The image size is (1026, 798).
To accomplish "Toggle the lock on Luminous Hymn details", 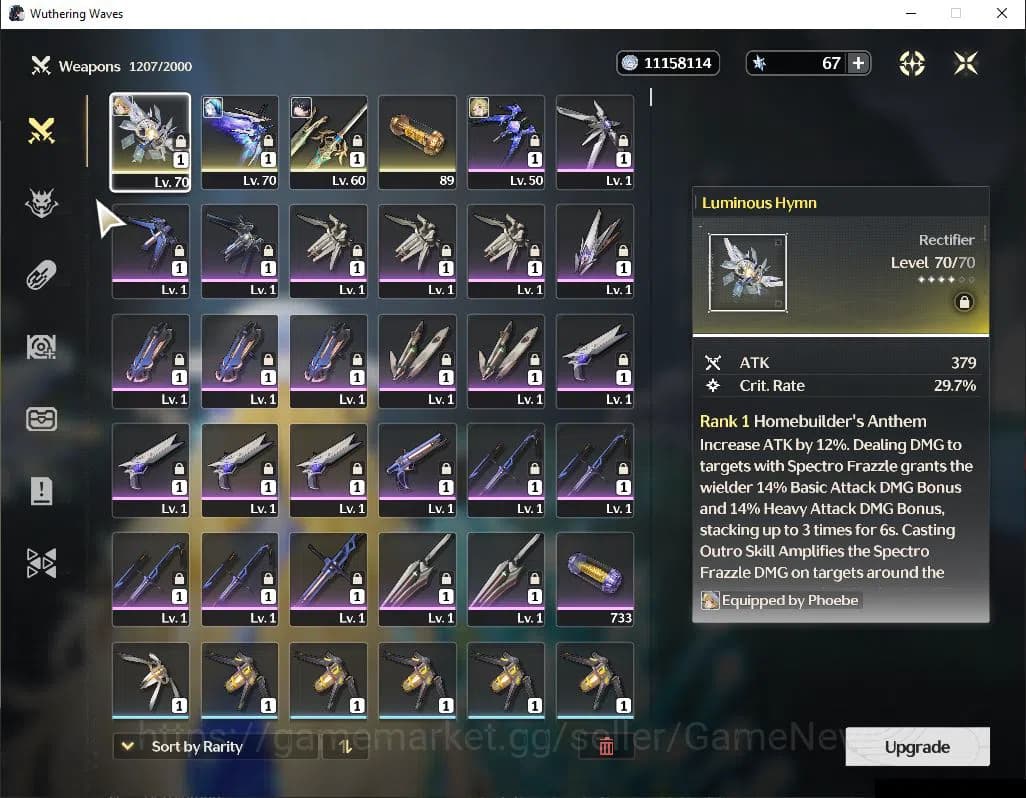I will point(964,302).
